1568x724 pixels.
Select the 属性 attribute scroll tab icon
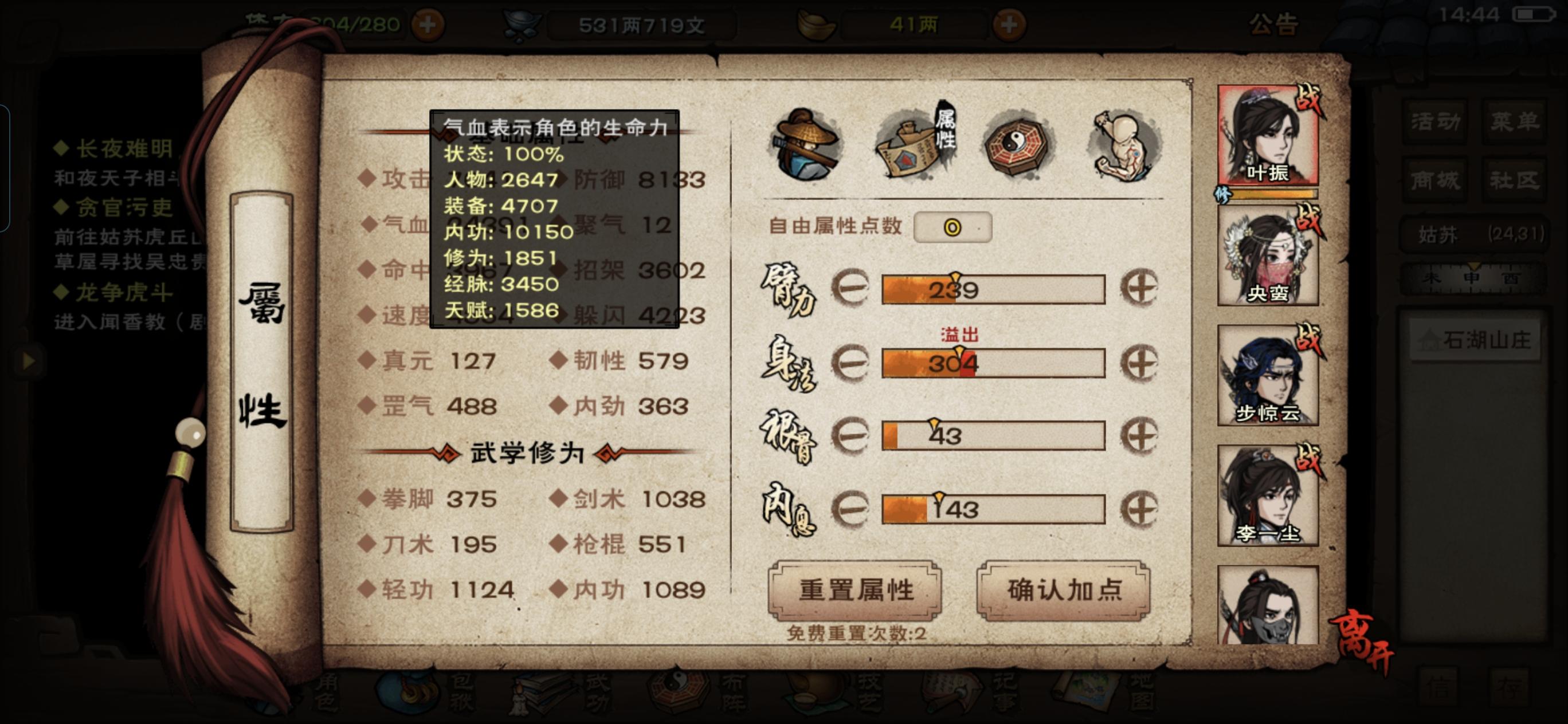(911, 146)
